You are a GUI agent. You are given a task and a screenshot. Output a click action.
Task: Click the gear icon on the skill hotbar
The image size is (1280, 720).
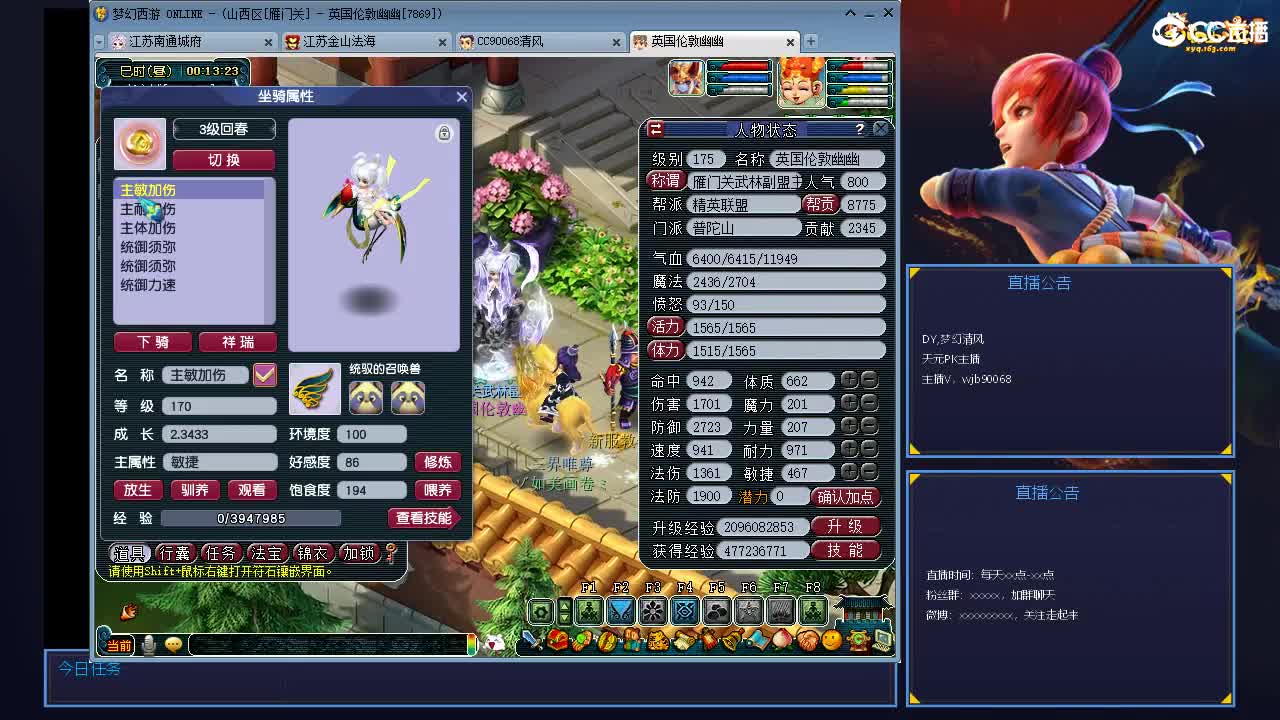click(x=539, y=610)
